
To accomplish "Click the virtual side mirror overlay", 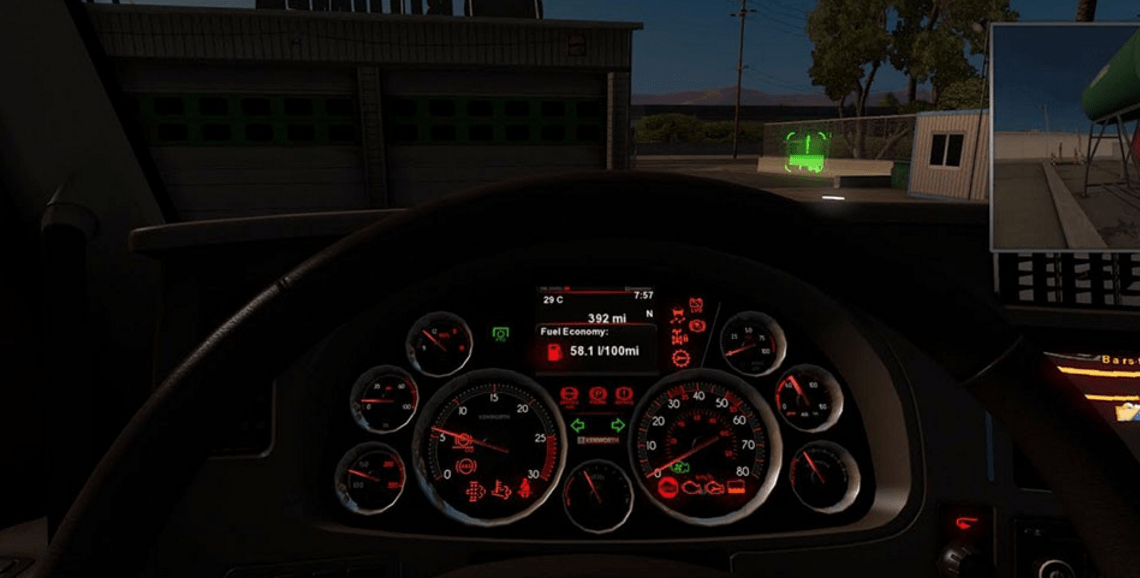I will 1065,137.
